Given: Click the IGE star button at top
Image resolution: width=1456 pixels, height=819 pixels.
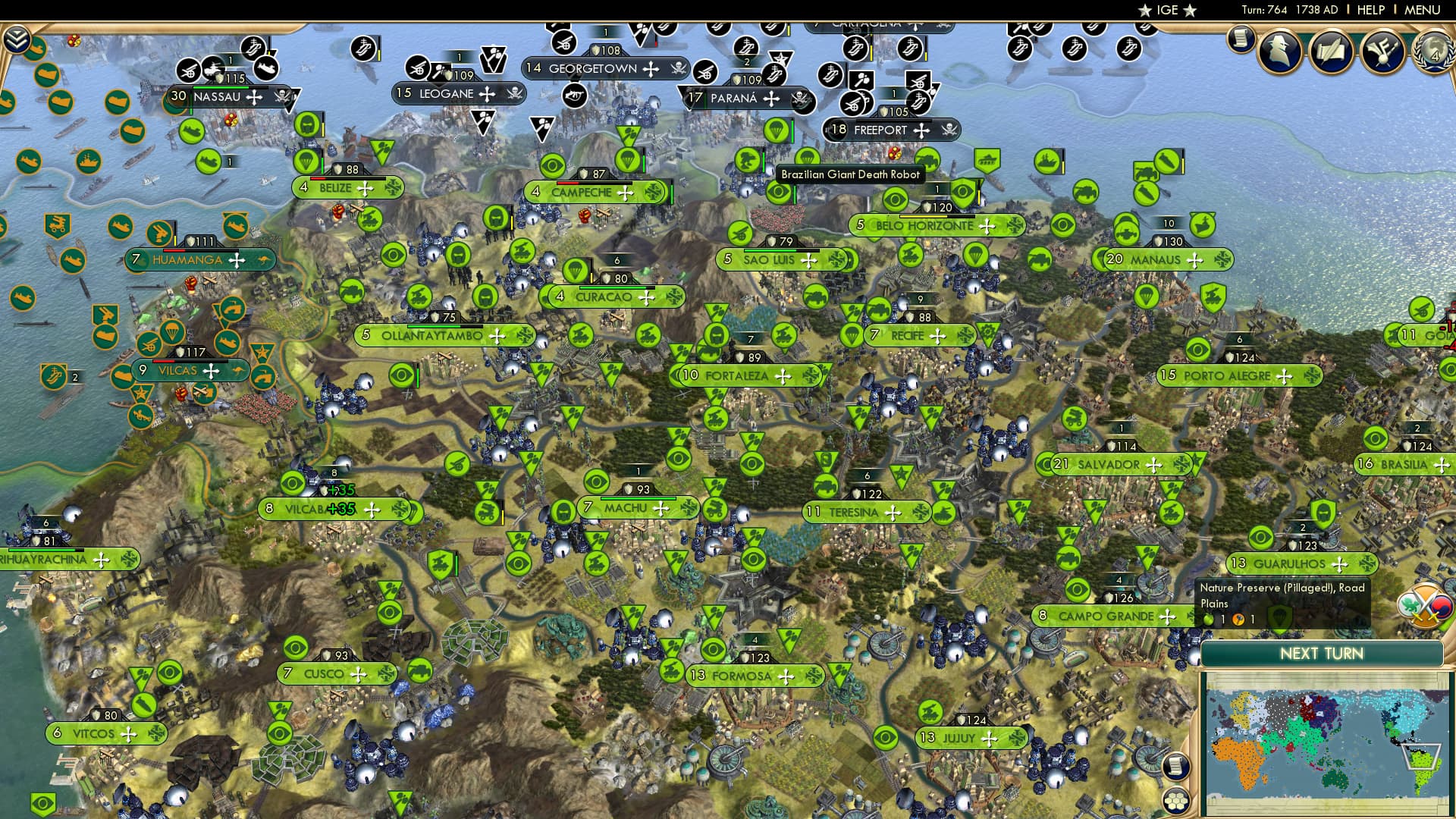Looking at the screenshot, I should [x=1168, y=11].
